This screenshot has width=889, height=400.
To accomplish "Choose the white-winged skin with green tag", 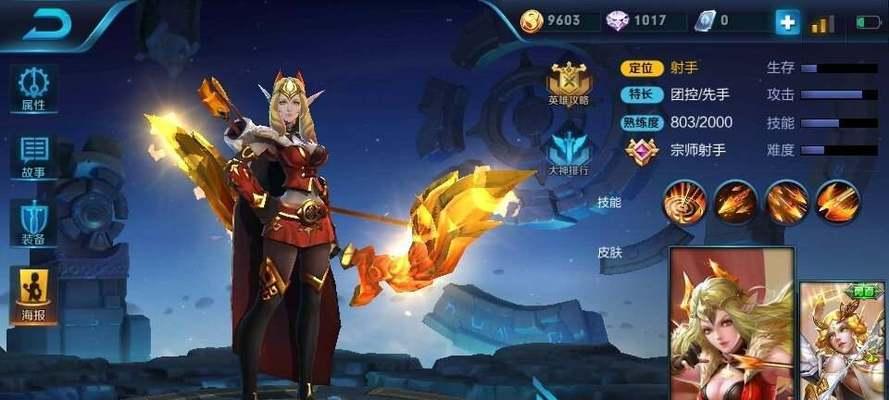I will [x=844, y=340].
